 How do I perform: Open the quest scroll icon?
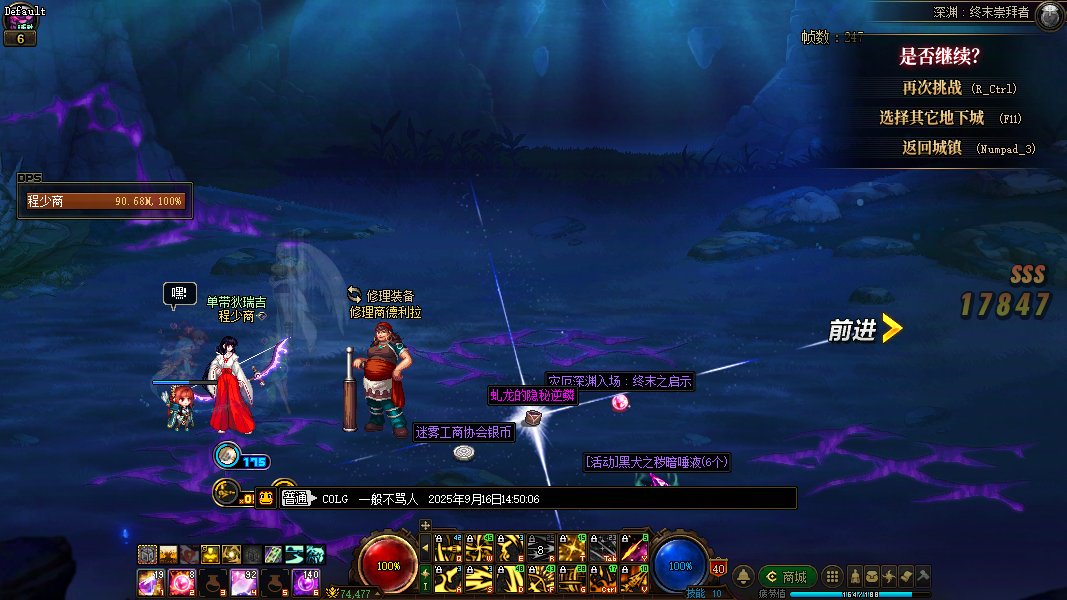coord(906,577)
